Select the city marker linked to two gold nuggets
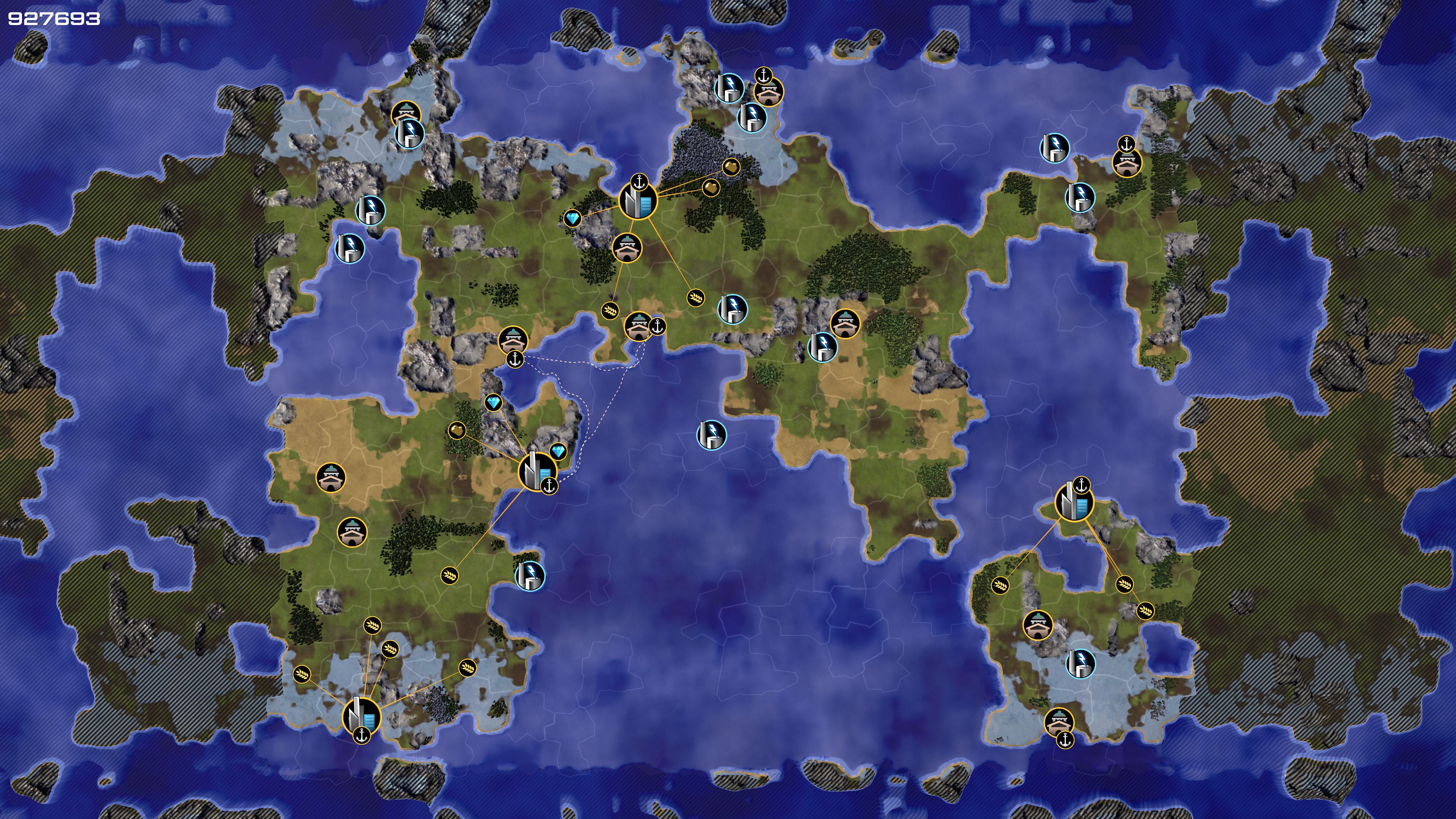The height and width of the screenshot is (819, 1456). point(638,199)
